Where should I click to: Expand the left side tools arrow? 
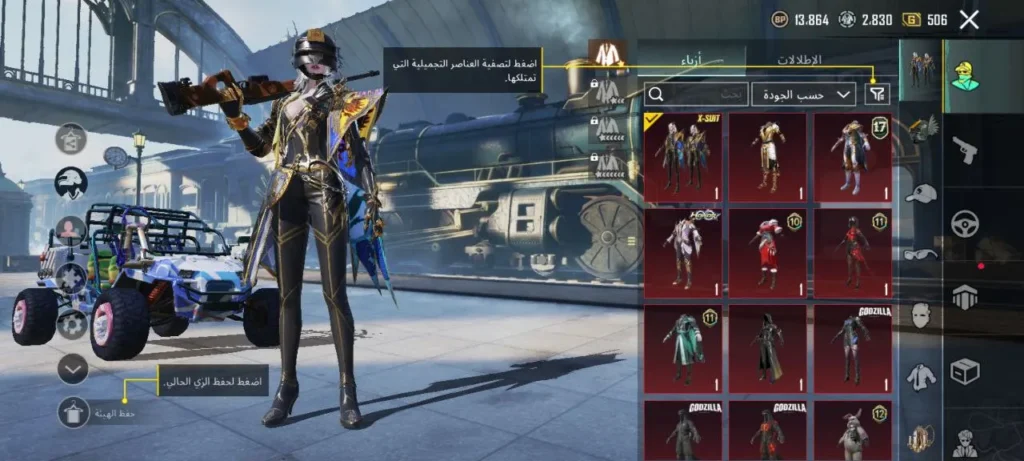72,369
